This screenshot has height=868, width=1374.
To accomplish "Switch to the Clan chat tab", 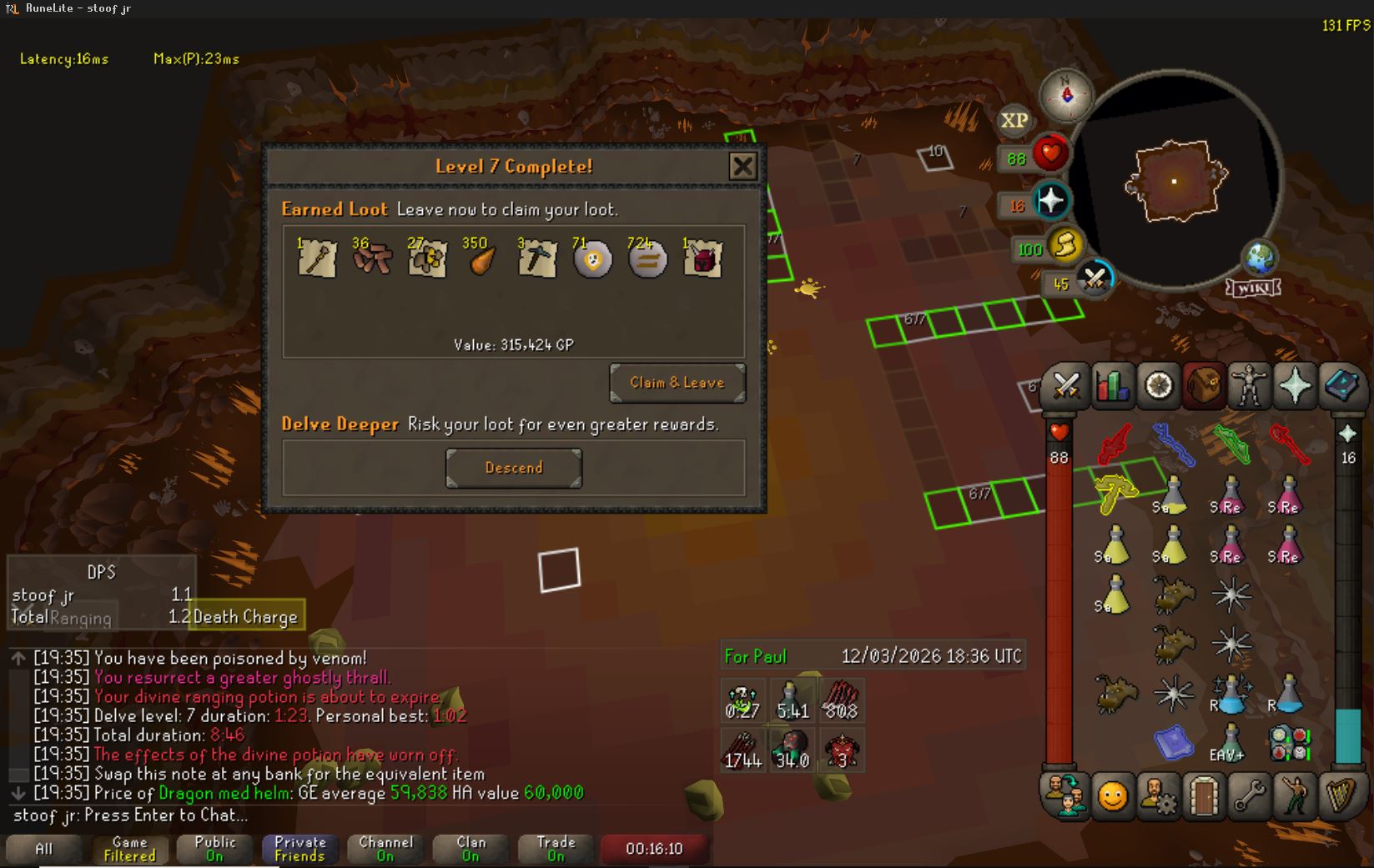I will [471, 849].
